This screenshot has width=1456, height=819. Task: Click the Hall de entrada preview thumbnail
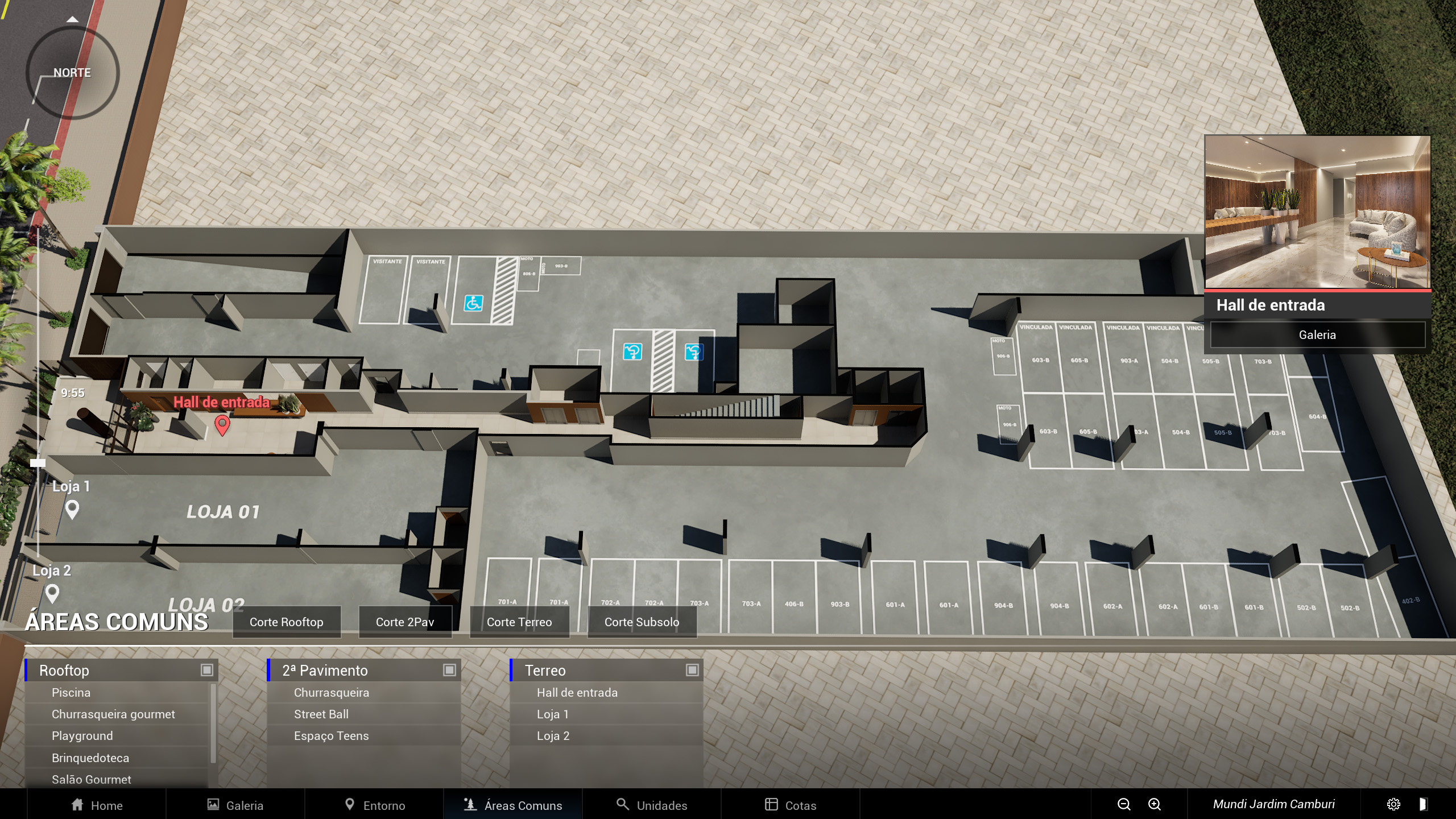pyautogui.click(x=1317, y=212)
